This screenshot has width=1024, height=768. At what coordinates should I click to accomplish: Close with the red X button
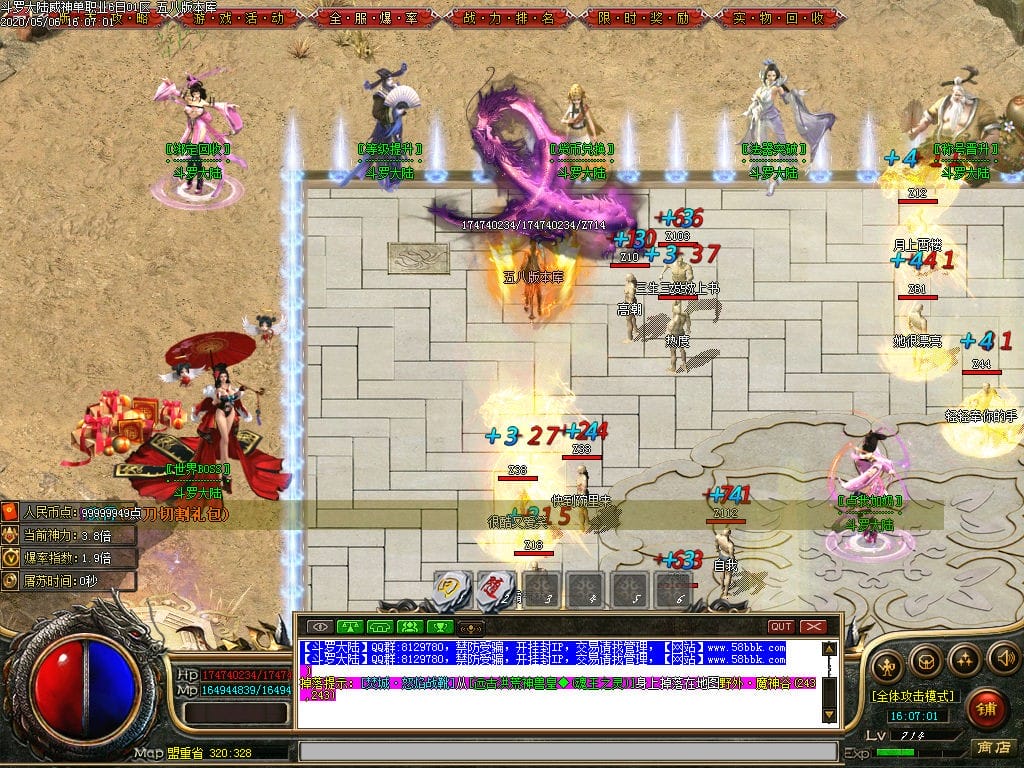tap(813, 627)
